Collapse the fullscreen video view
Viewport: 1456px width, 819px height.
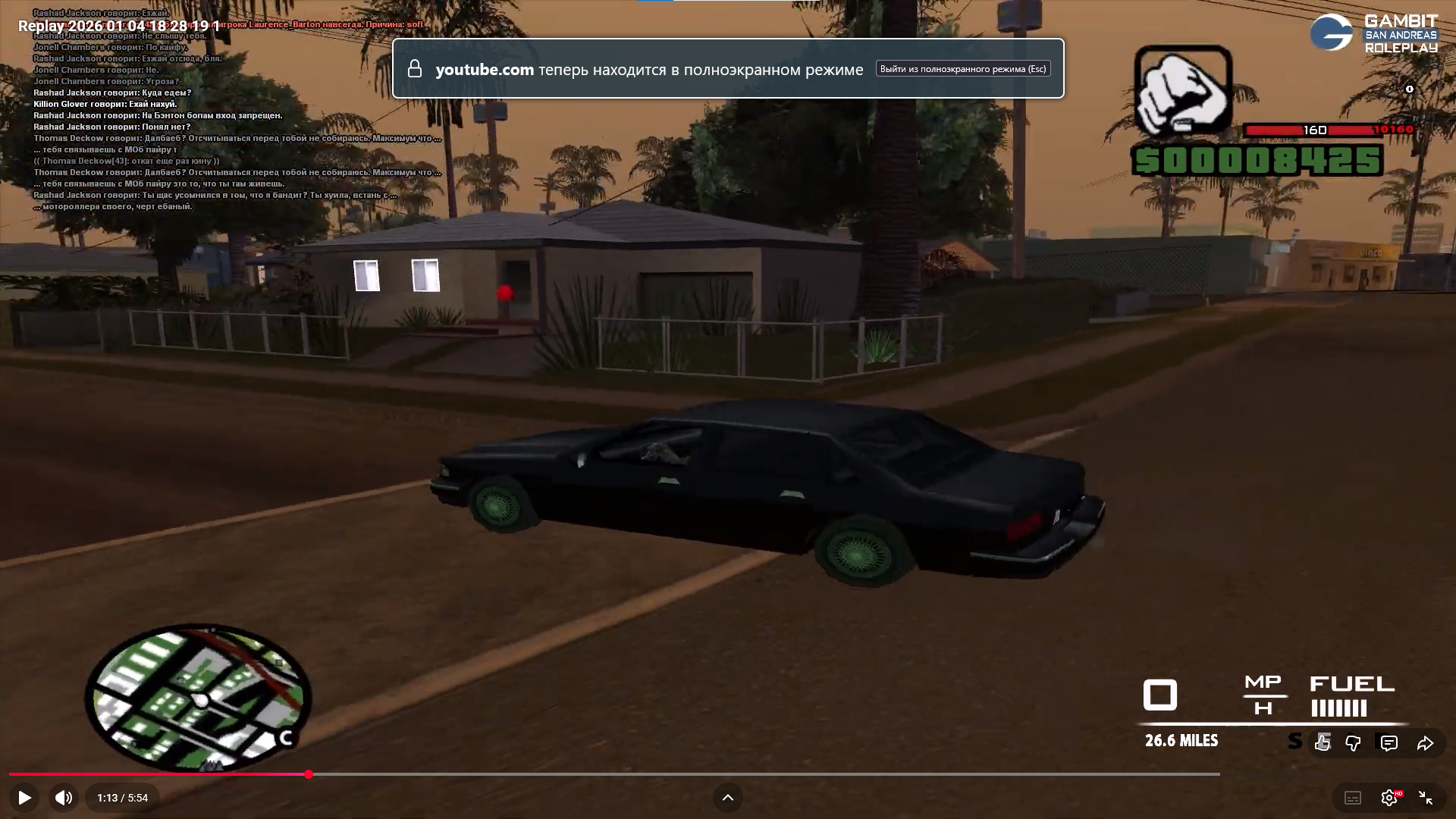(1426, 798)
